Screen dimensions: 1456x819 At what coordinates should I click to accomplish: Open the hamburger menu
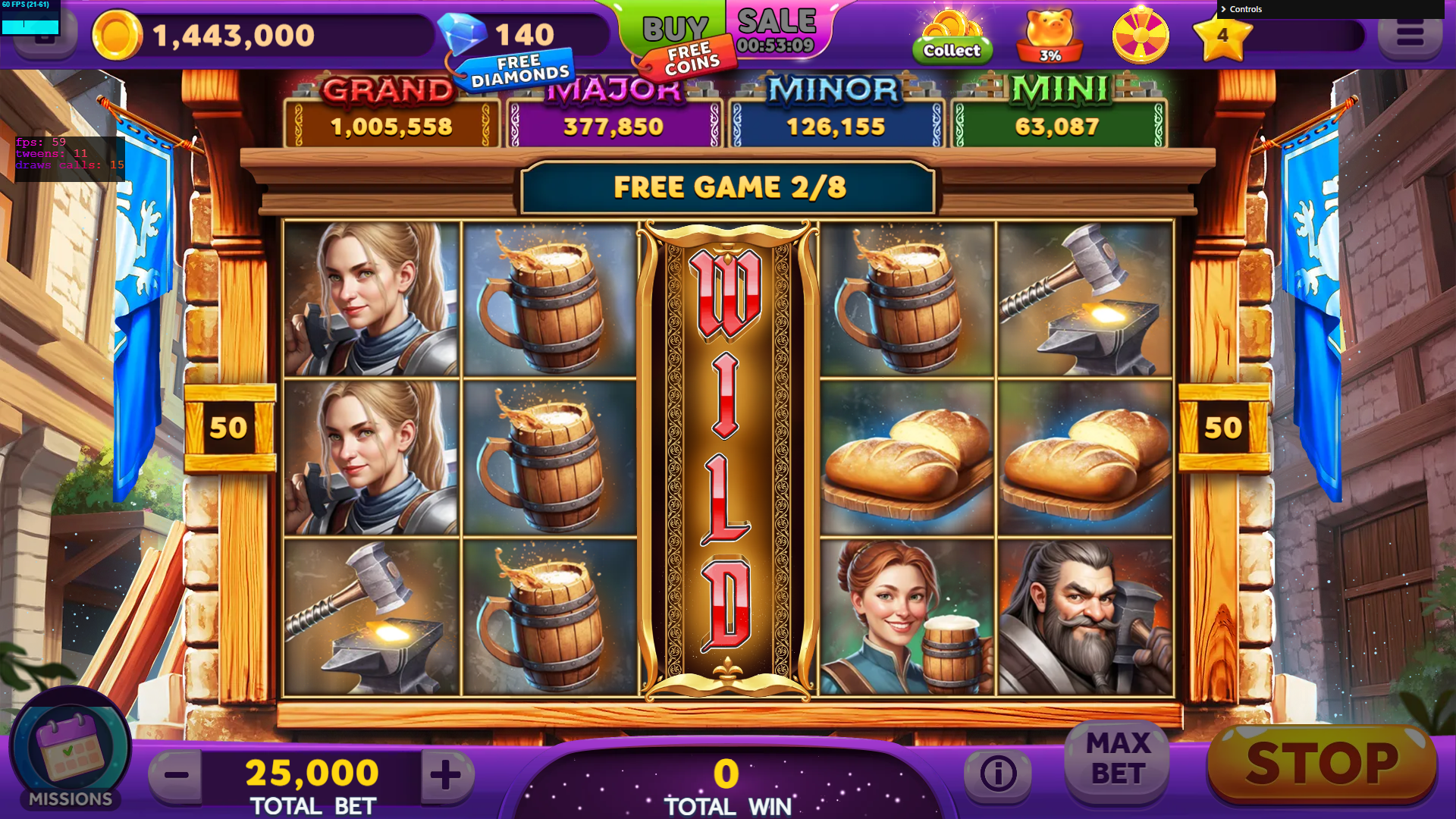coord(1409,35)
